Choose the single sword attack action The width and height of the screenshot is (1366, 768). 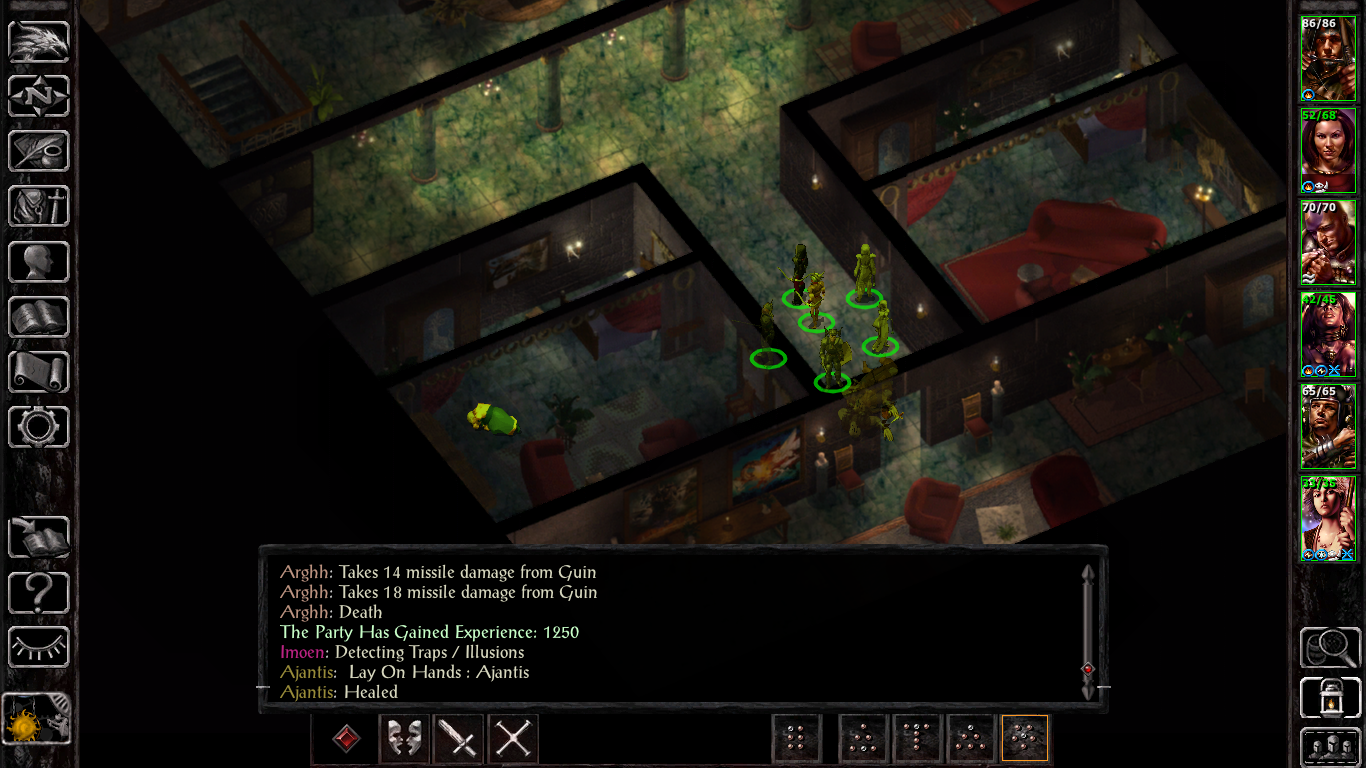point(459,740)
